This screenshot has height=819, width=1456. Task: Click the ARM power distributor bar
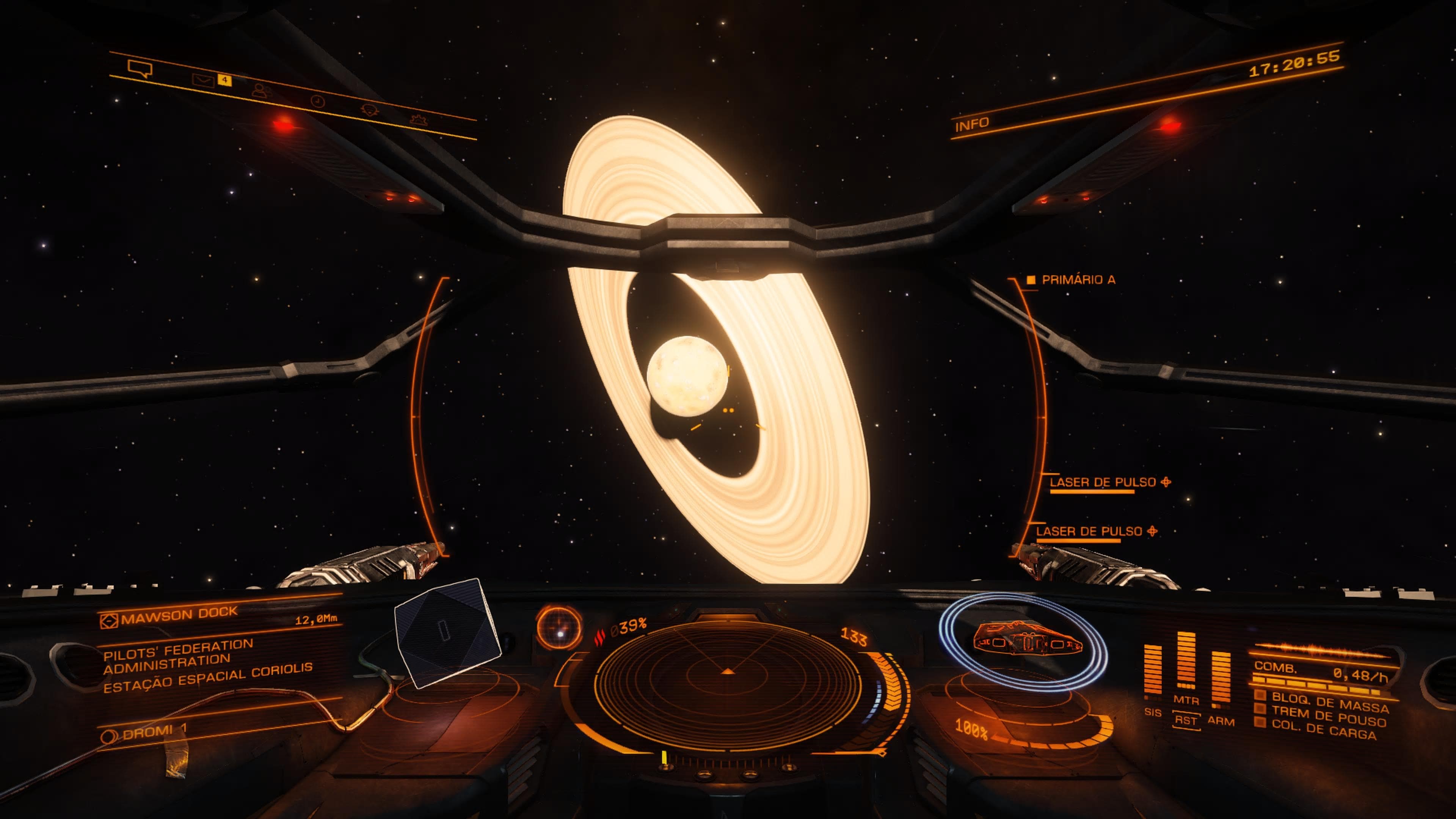point(1221,678)
